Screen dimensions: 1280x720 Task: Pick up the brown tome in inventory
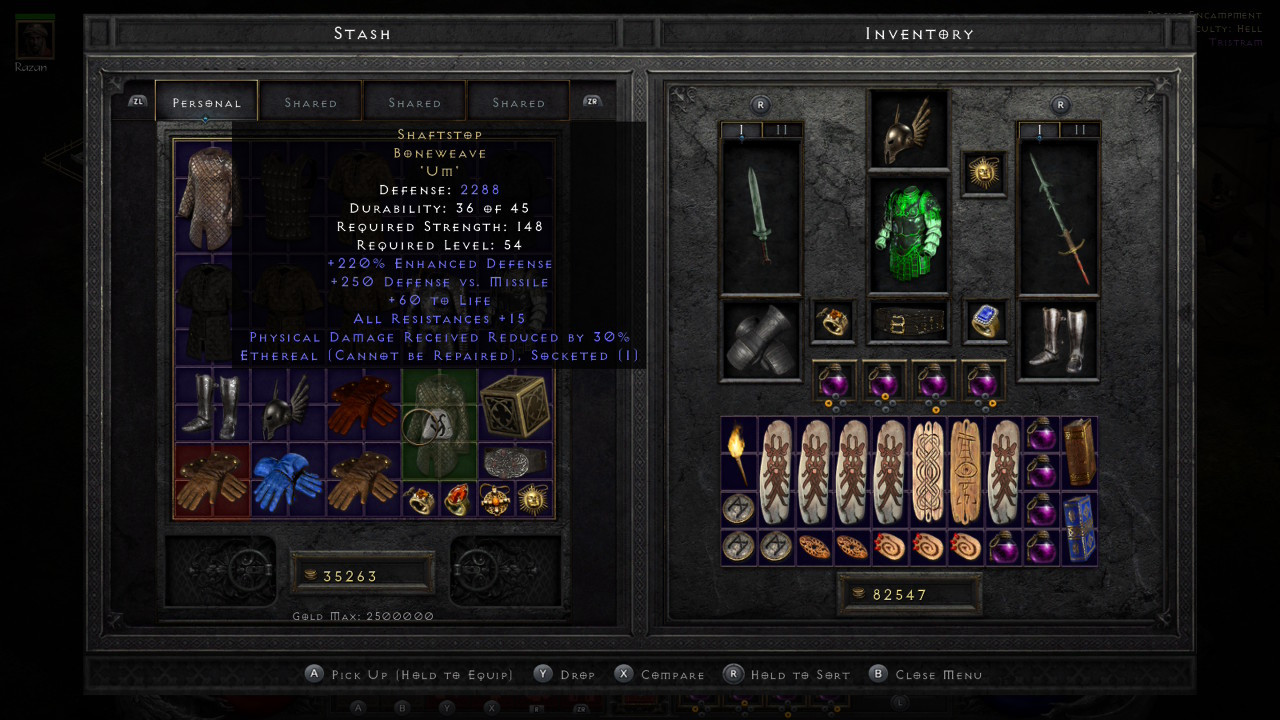click(x=1079, y=452)
